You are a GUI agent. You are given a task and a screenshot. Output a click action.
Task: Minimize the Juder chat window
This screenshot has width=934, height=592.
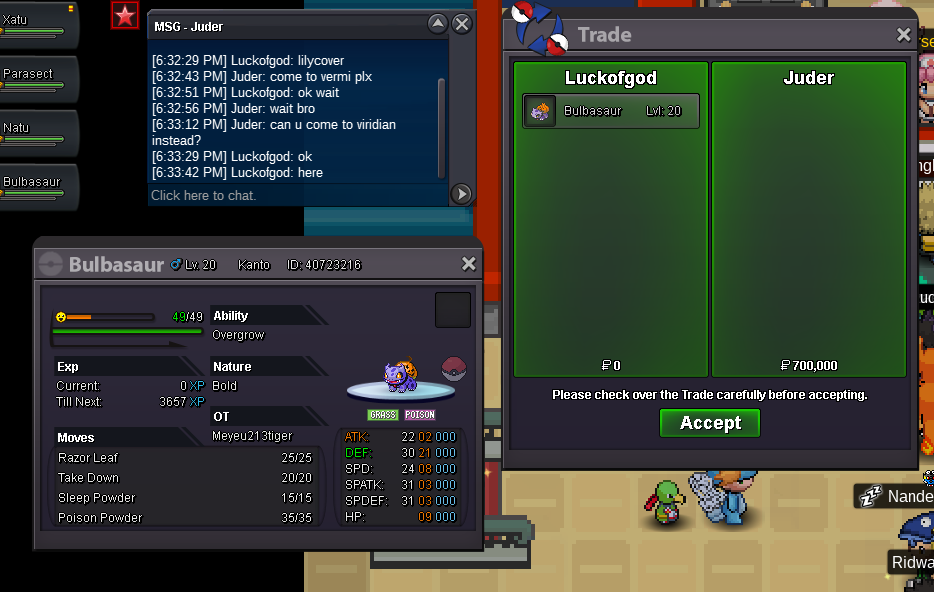point(437,24)
